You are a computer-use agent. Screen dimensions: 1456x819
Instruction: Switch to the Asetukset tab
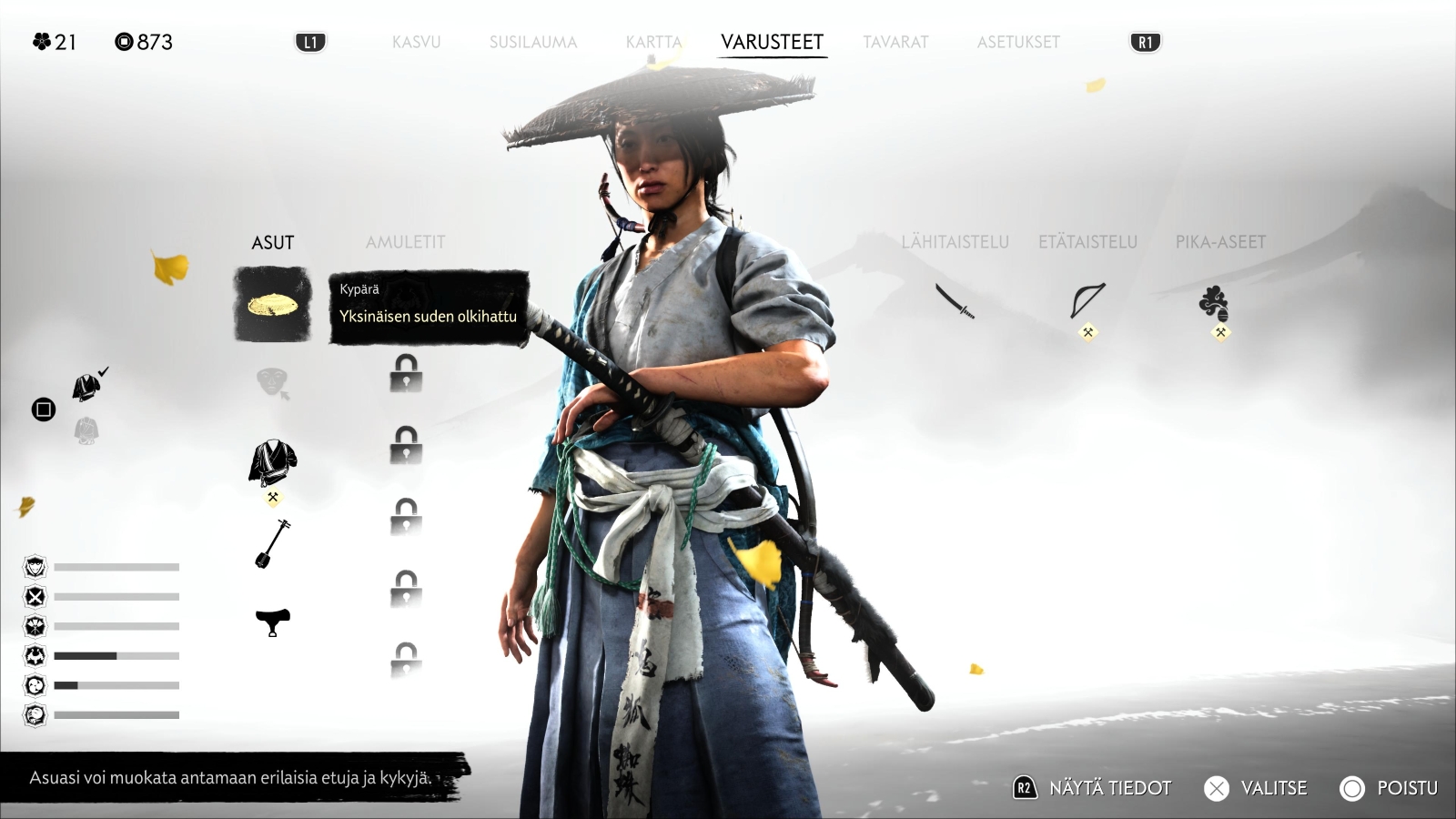point(1018,42)
